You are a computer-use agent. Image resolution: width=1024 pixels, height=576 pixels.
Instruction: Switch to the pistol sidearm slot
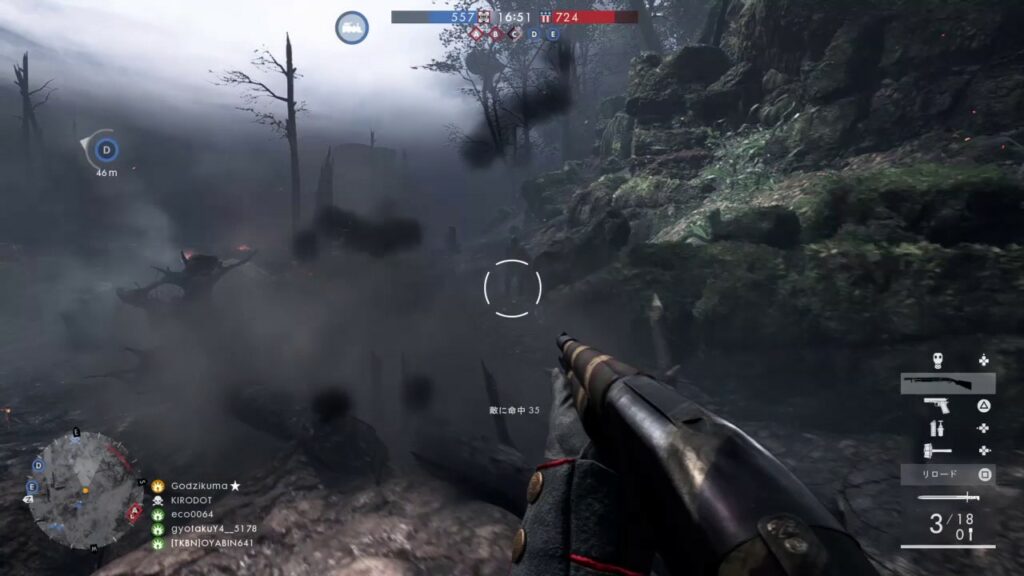937,405
